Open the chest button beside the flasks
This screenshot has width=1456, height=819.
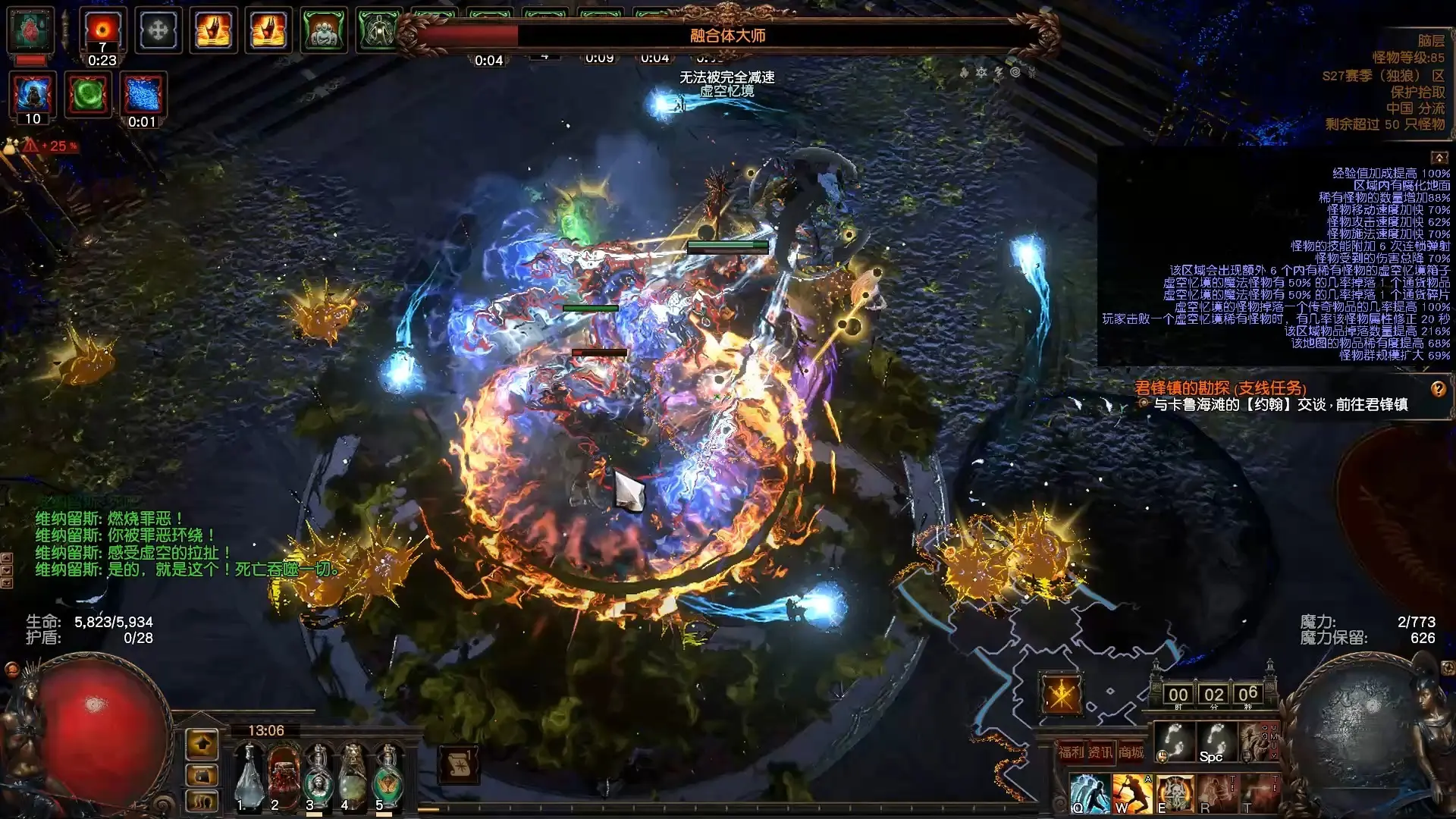pos(202,775)
